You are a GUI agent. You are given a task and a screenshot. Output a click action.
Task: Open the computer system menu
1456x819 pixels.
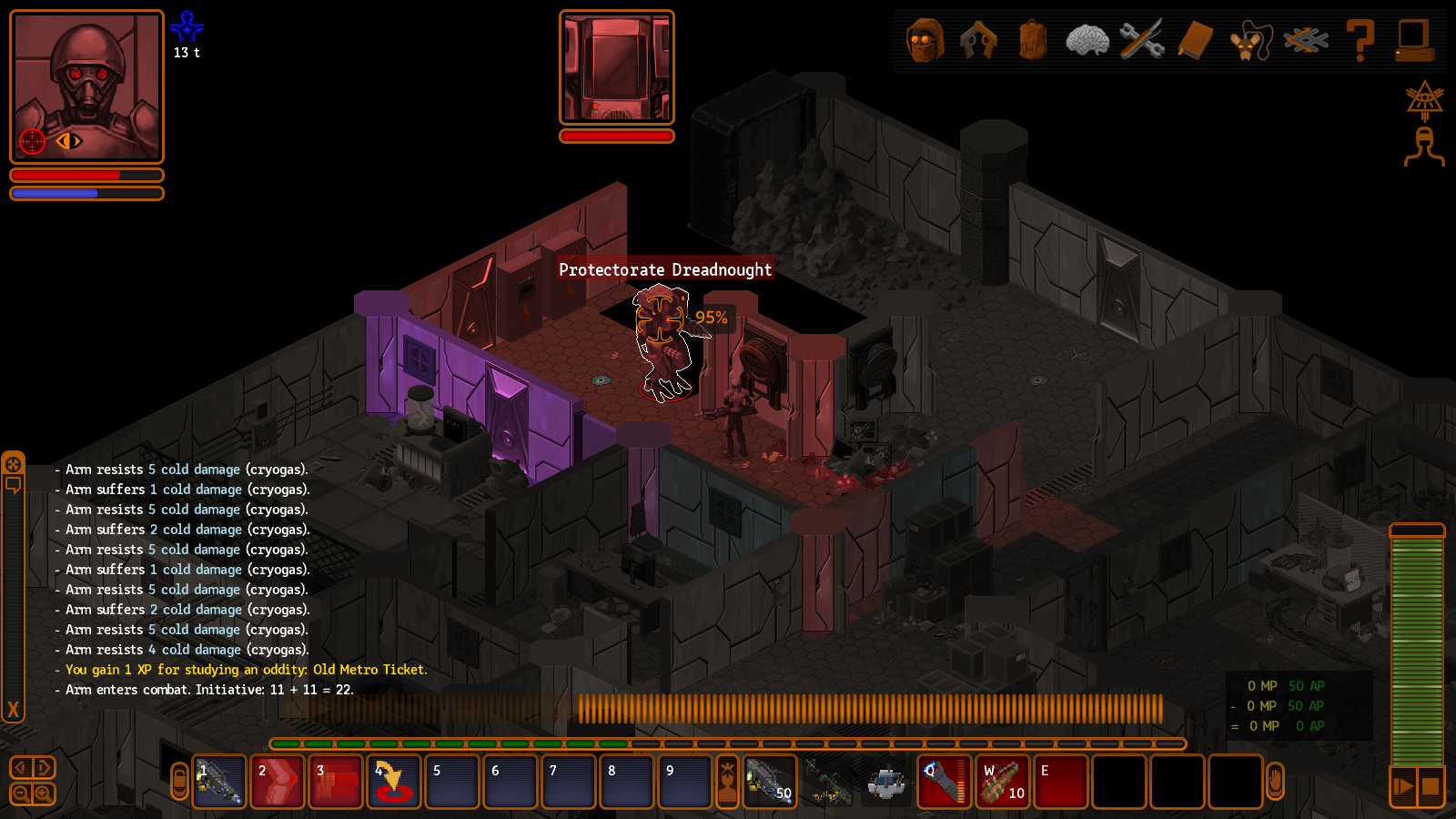coord(1414,40)
